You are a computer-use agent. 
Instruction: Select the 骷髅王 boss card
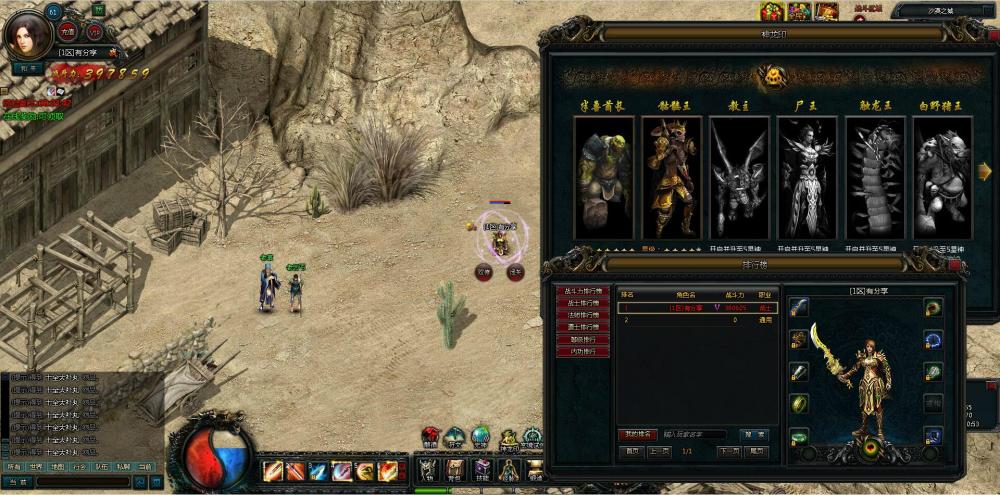pos(671,177)
